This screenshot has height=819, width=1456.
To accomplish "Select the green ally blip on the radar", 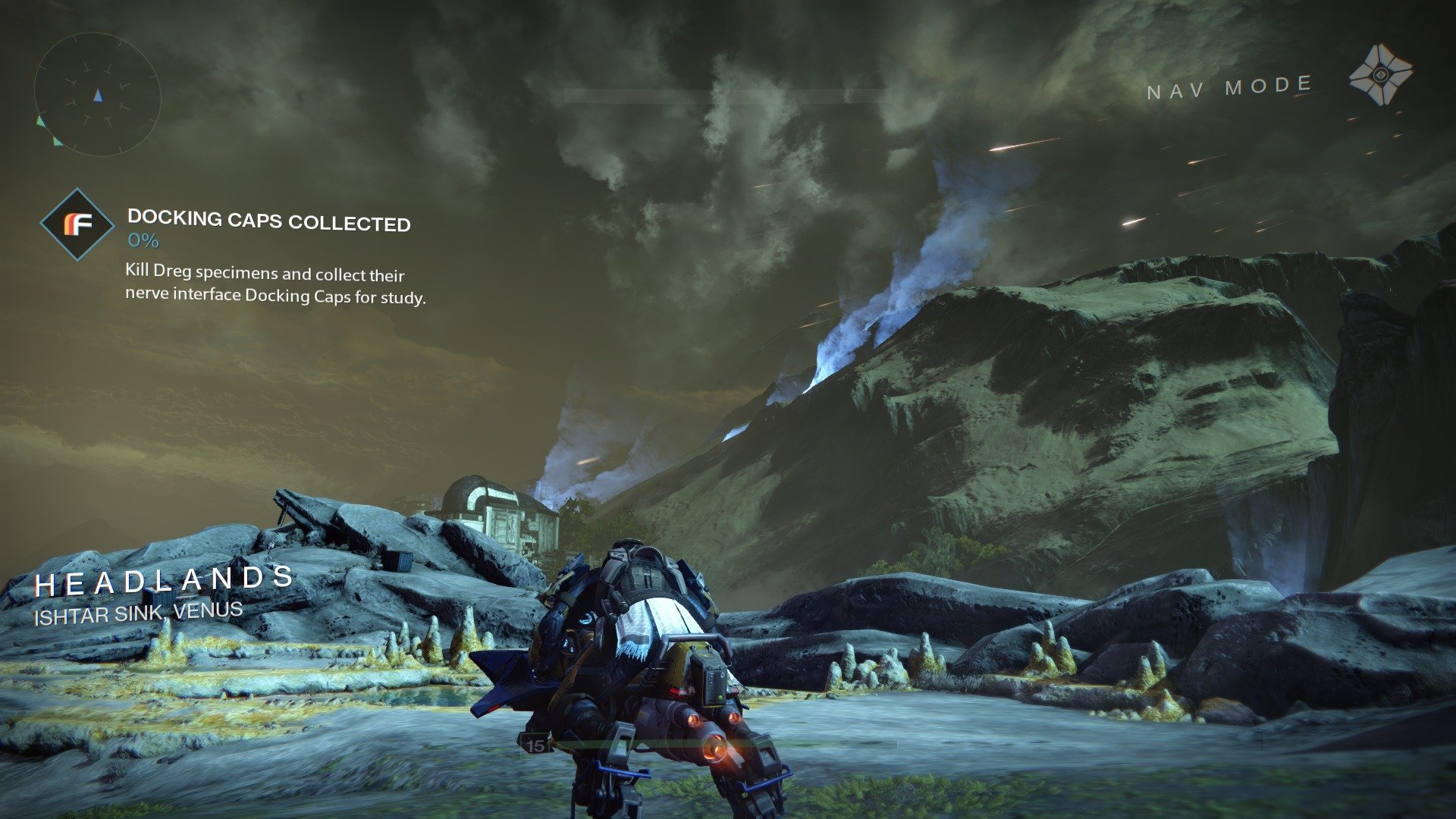I will coord(40,120).
